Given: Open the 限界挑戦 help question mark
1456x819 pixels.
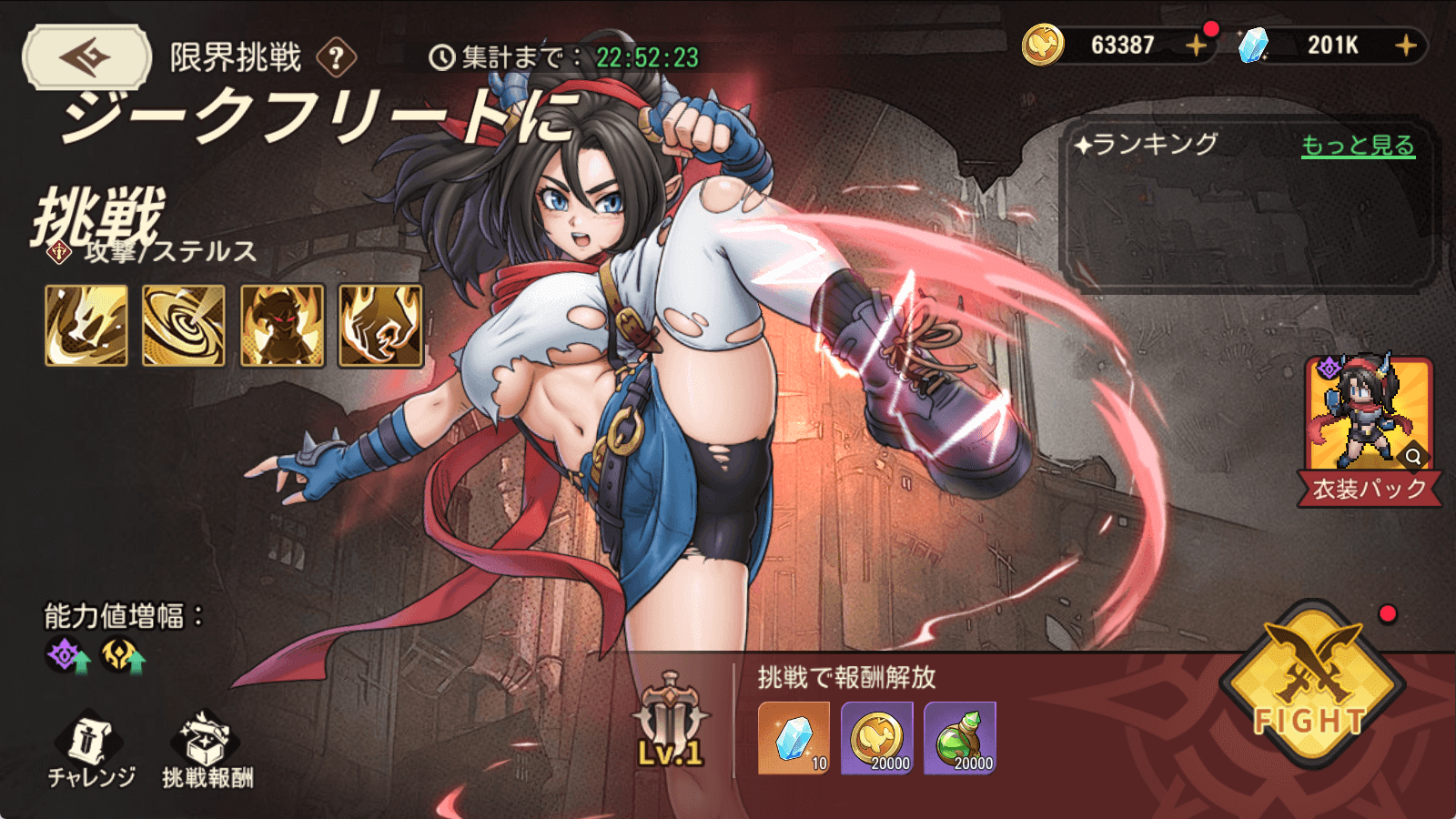Looking at the screenshot, I should click(336, 58).
